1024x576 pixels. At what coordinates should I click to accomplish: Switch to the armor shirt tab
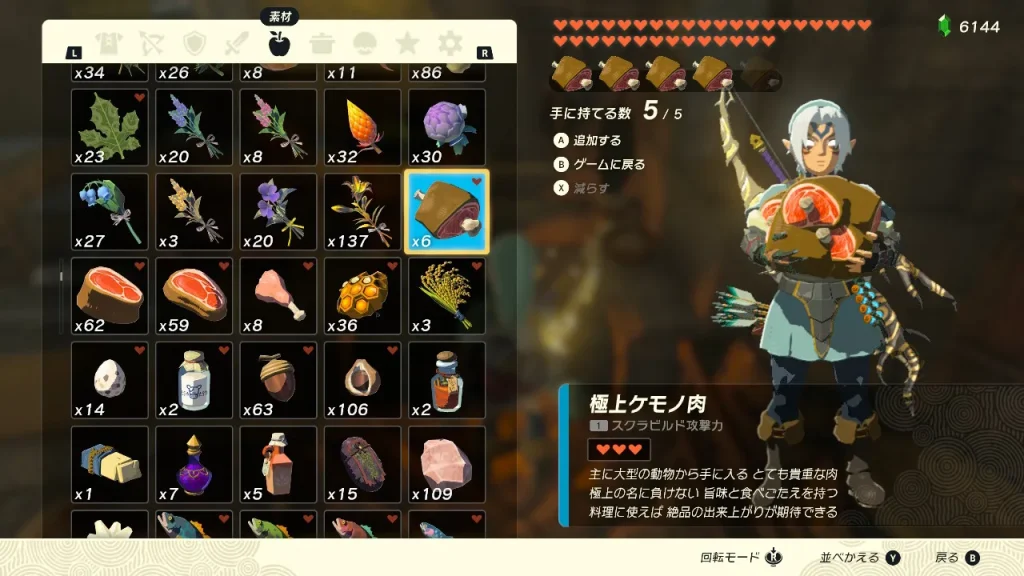(x=108, y=43)
